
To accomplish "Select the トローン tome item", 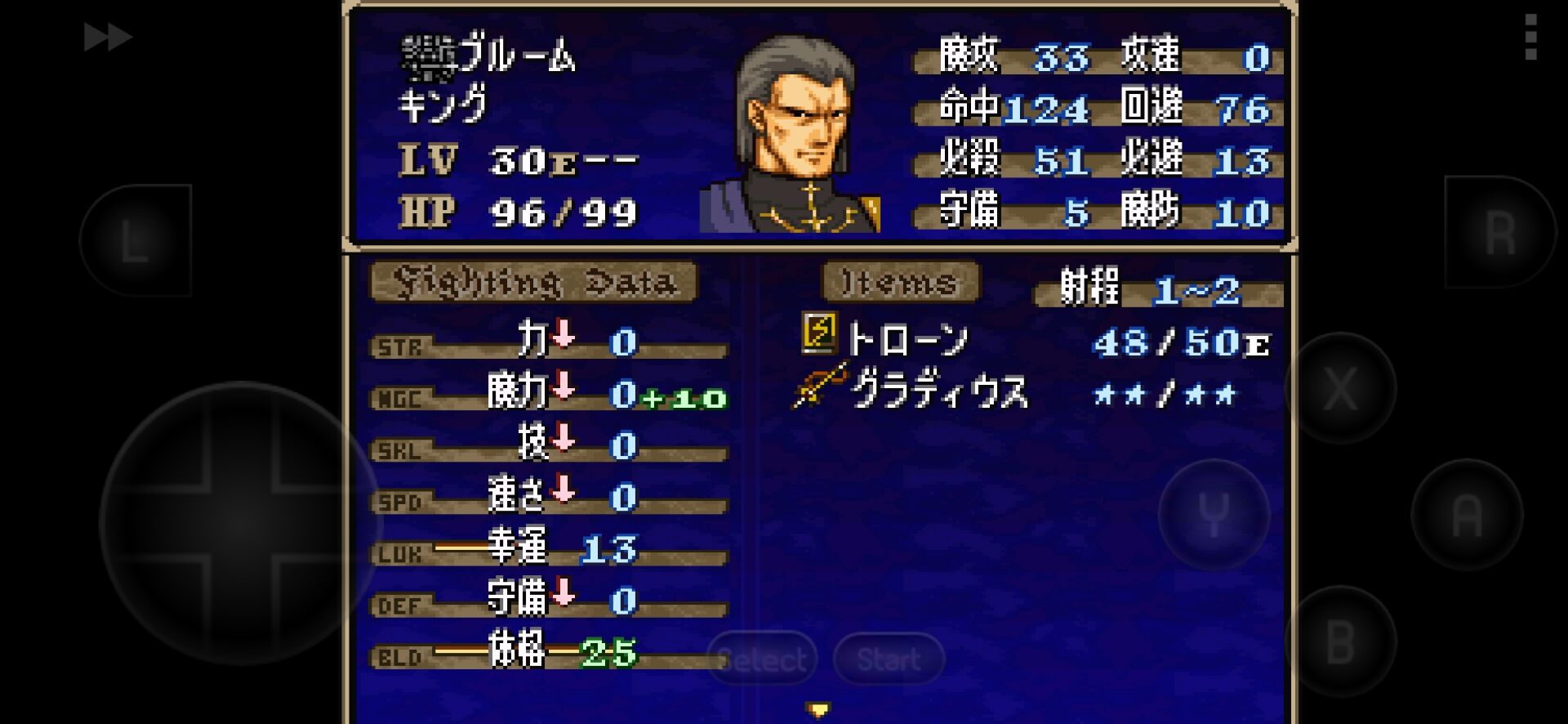I will (x=905, y=339).
